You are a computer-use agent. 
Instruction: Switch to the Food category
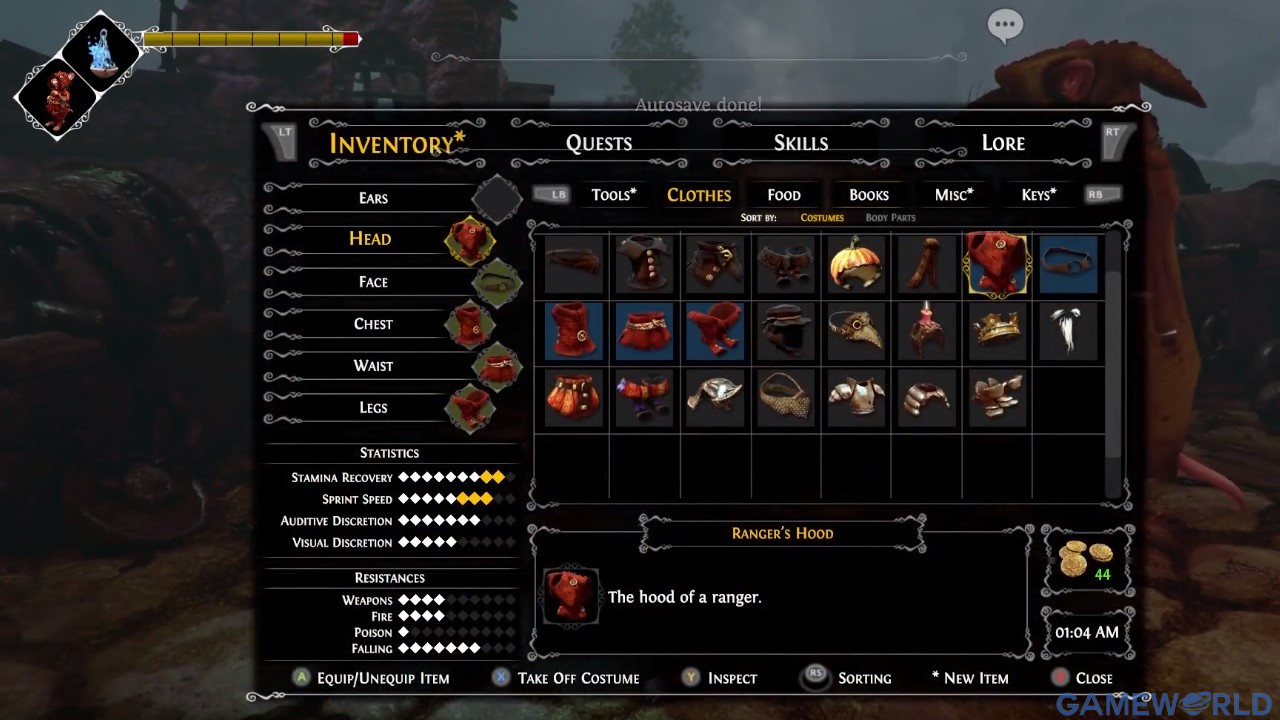coord(783,195)
